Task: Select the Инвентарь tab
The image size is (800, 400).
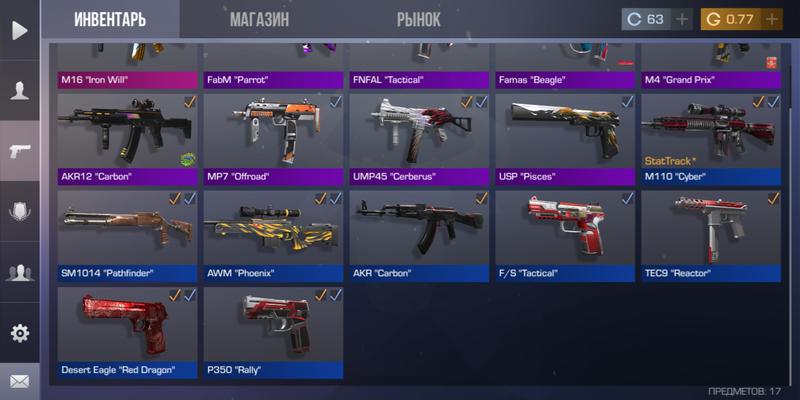Action: [110, 19]
